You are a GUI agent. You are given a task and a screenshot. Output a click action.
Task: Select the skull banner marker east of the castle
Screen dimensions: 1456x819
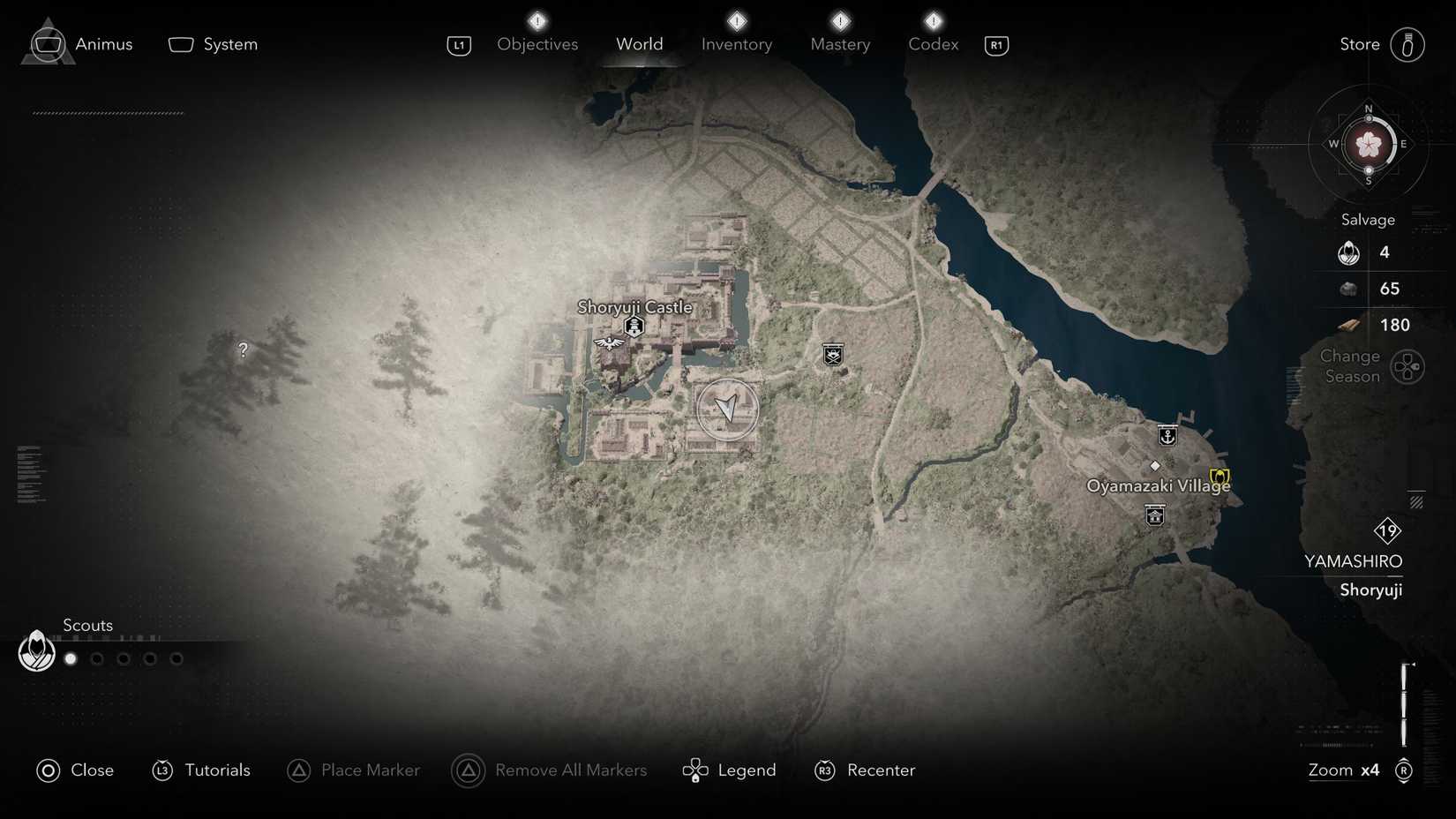tap(833, 355)
